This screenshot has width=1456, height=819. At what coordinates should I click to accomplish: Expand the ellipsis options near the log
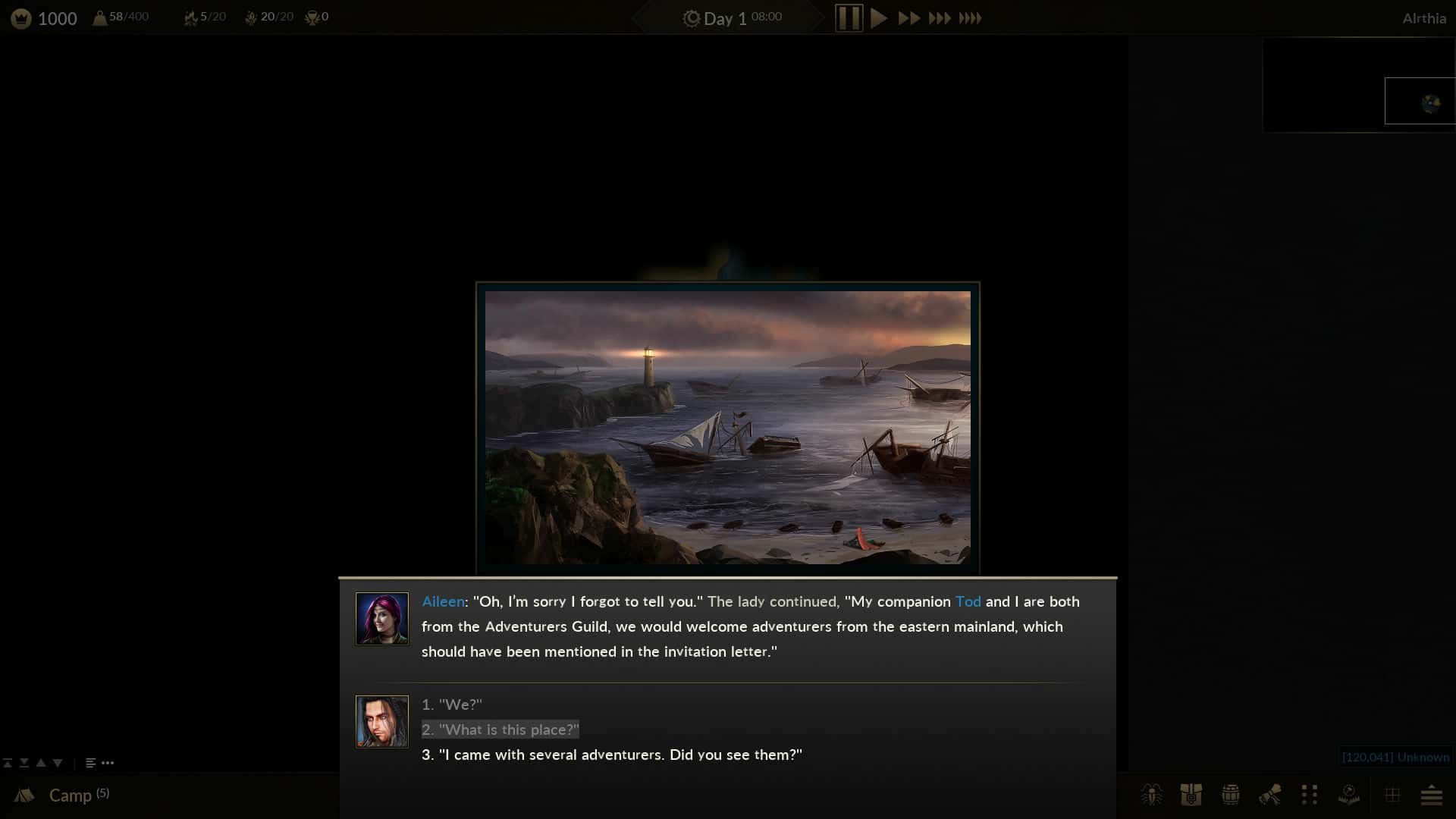point(108,763)
